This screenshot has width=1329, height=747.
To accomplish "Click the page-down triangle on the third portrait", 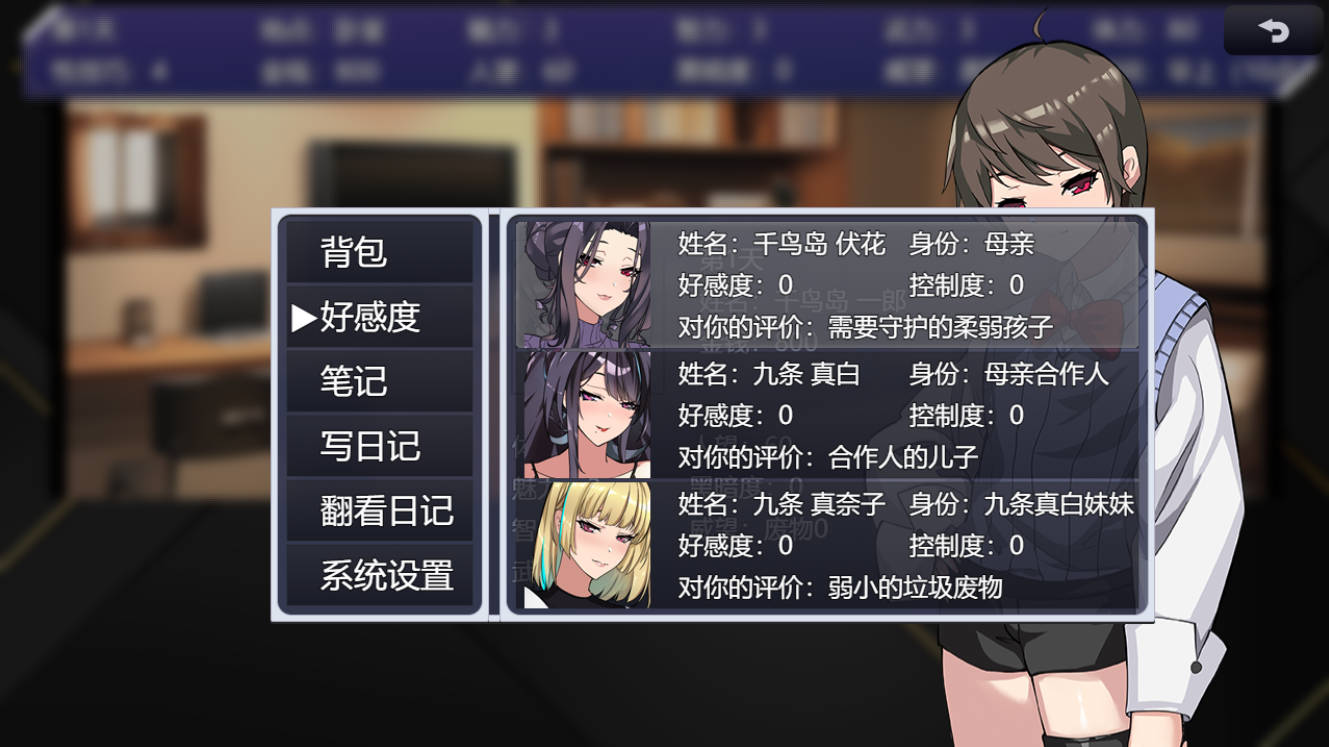I will [531, 598].
